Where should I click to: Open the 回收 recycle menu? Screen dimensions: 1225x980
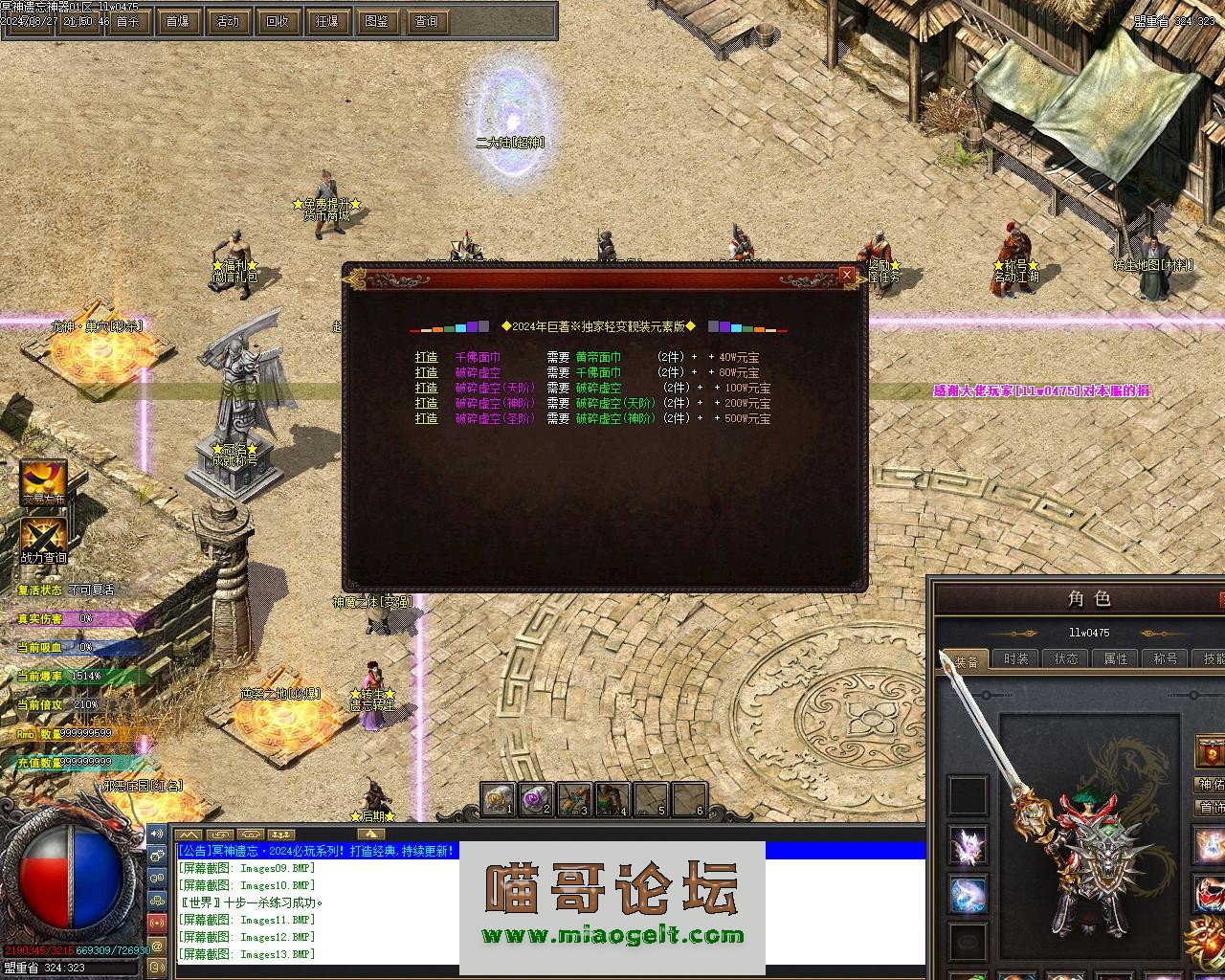click(x=277, y=21)
